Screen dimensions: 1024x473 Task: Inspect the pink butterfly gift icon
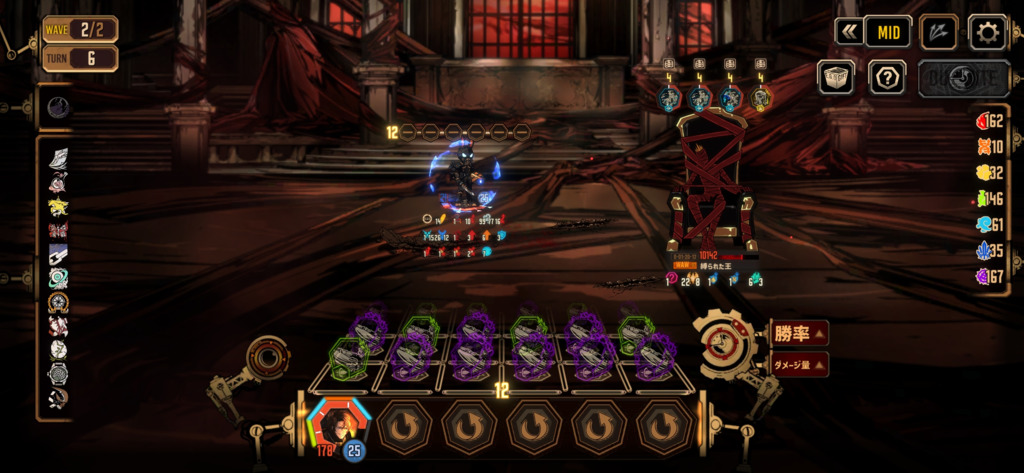click(x=58, y=231)
